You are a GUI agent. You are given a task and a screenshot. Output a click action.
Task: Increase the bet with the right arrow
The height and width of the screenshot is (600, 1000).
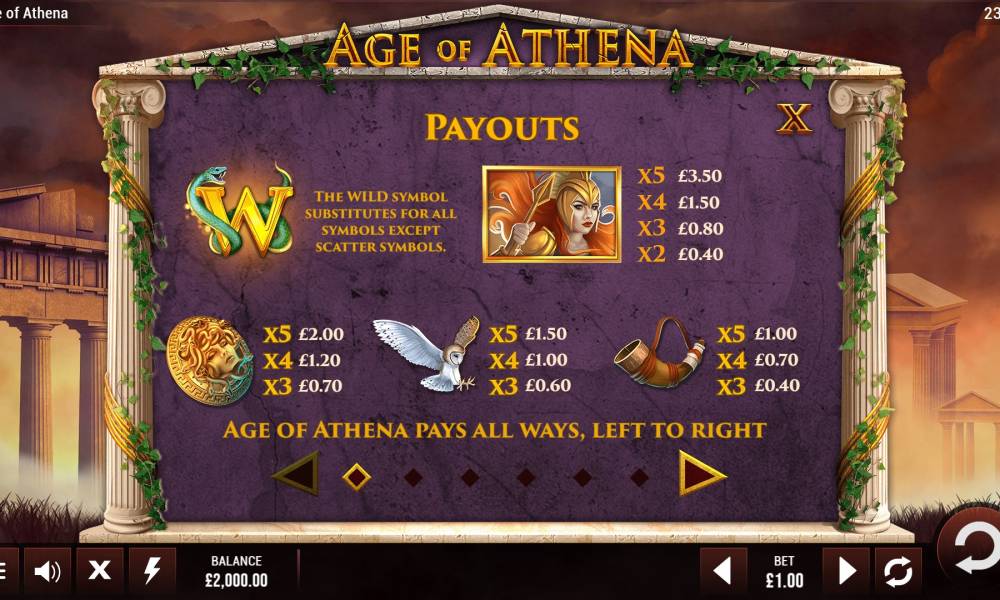tap(846, 571)
